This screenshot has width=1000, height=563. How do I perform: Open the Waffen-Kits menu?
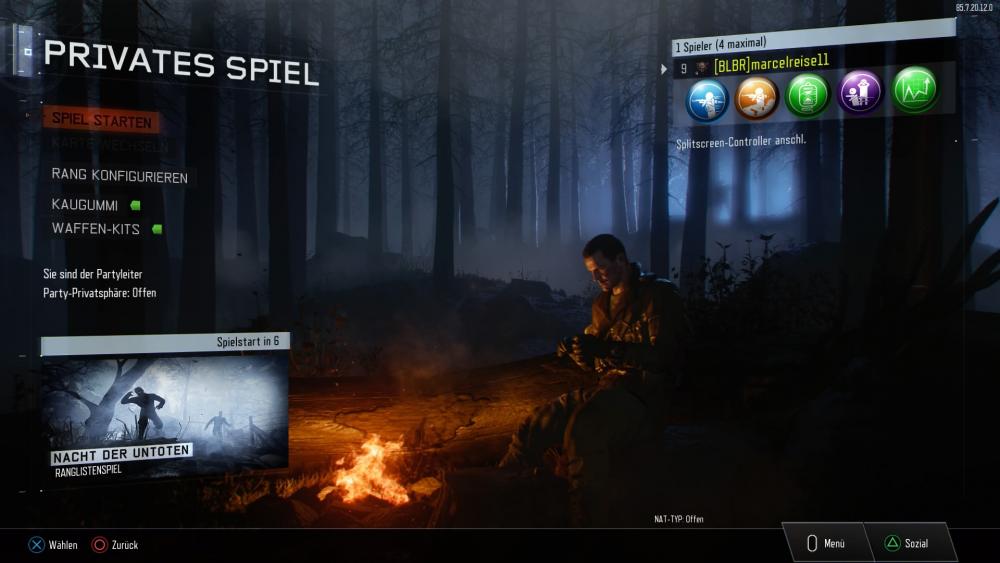click(94, 229)
